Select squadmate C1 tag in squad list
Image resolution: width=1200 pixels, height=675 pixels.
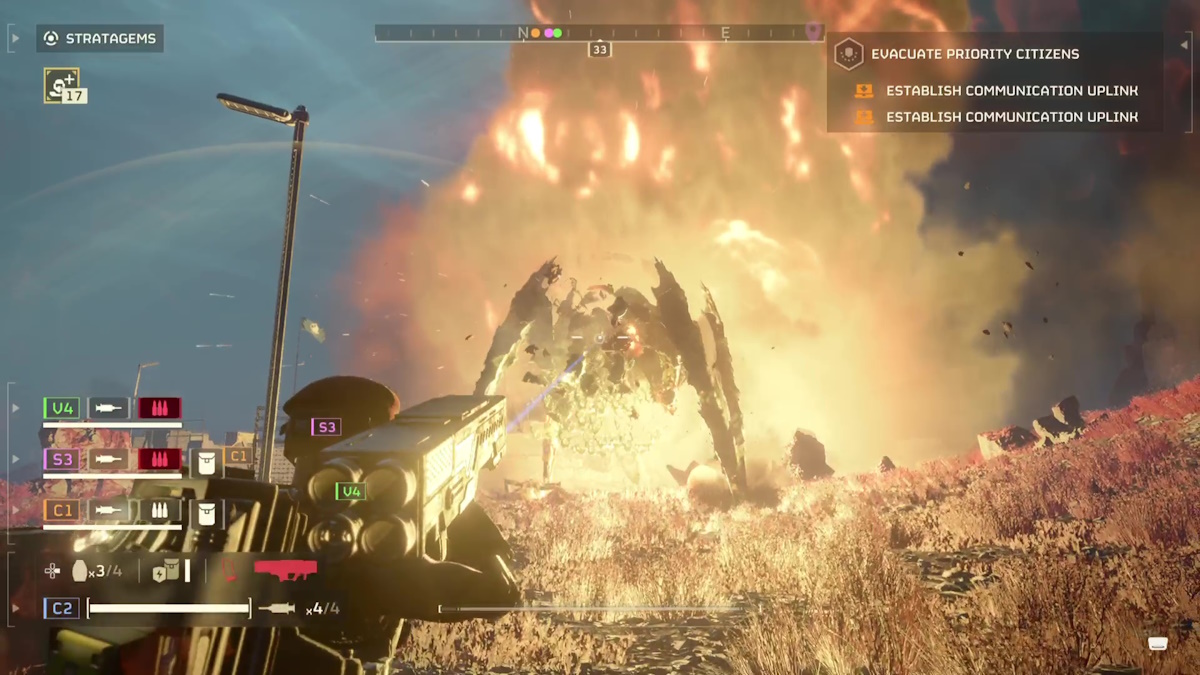[x=62, y=511]
